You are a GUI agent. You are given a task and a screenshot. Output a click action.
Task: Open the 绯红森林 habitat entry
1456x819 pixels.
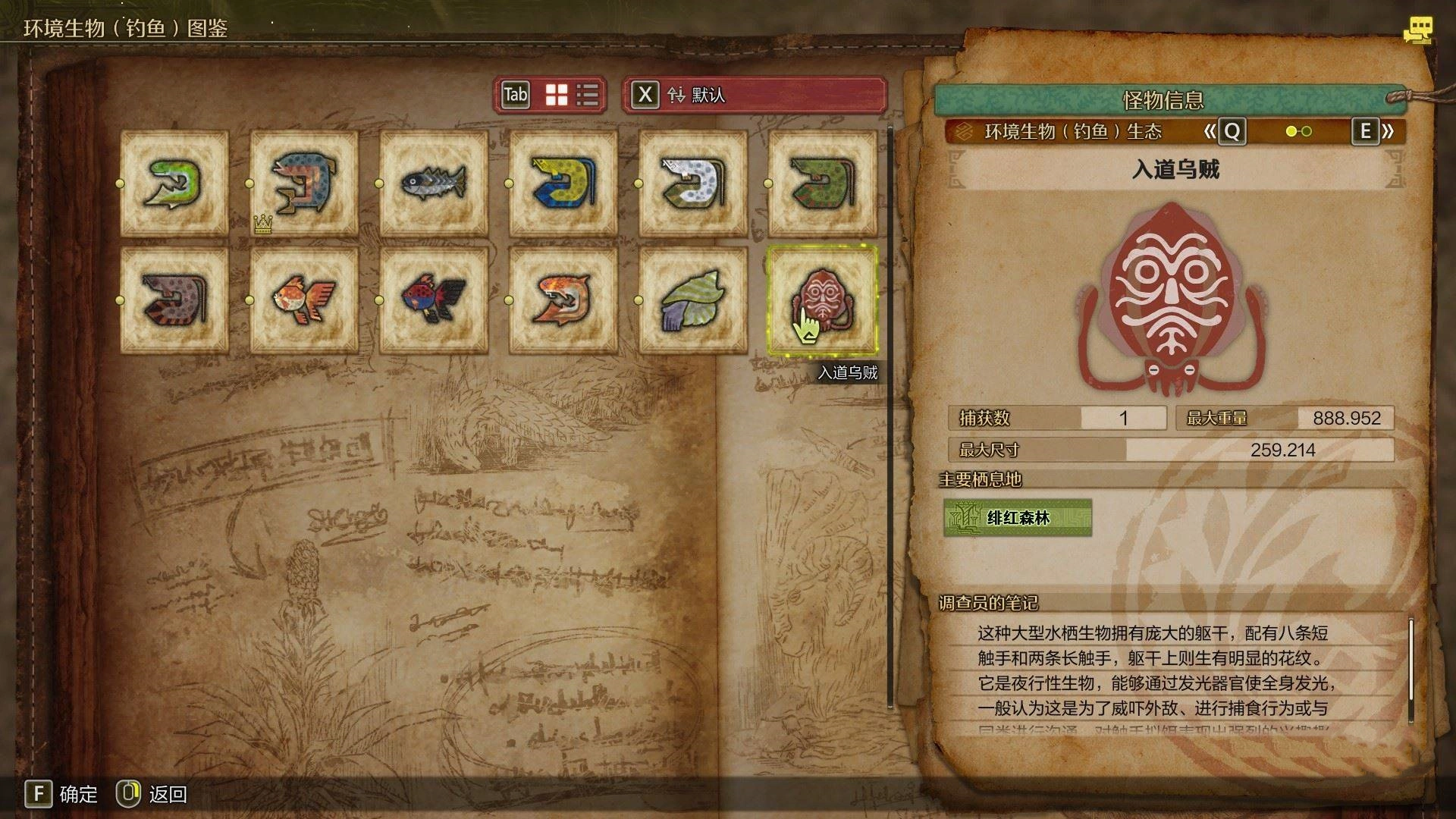coord(1017,518)
